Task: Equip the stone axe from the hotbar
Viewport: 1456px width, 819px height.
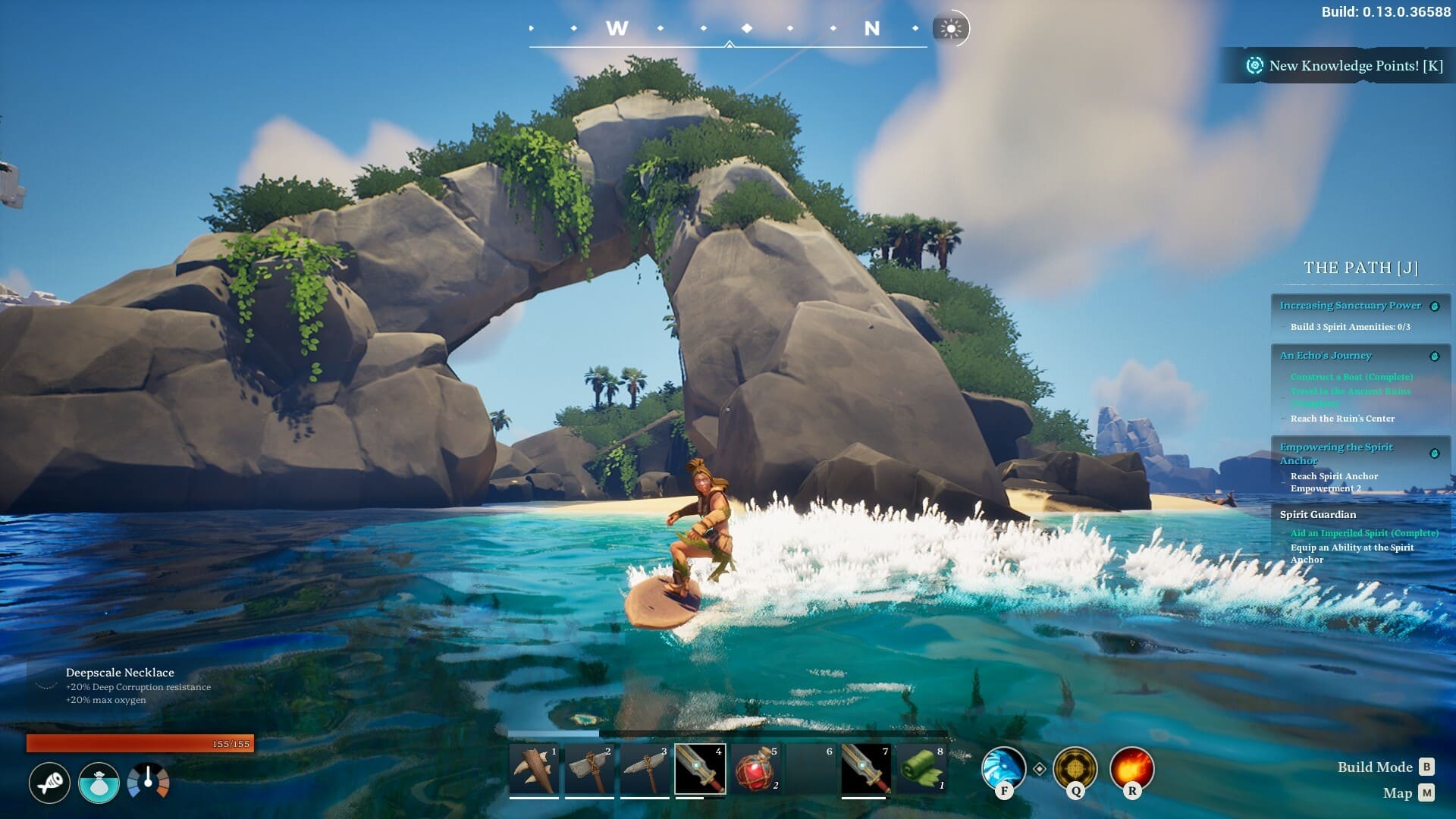Action: [589, 769]
